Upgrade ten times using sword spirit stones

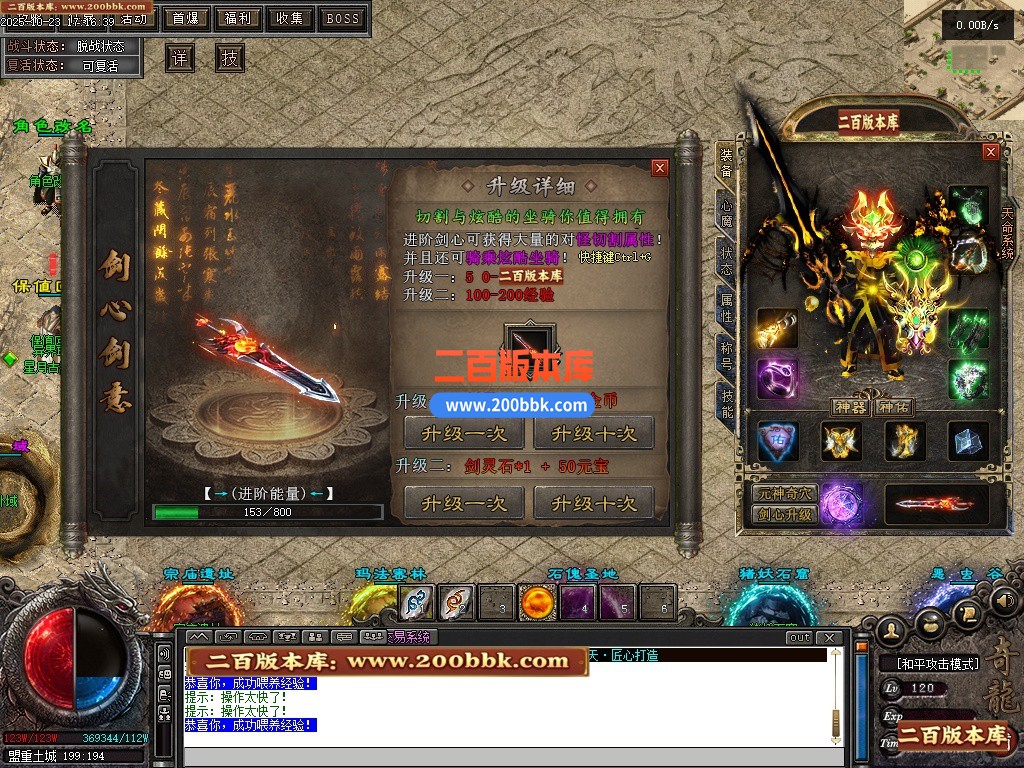coord(593,503)
